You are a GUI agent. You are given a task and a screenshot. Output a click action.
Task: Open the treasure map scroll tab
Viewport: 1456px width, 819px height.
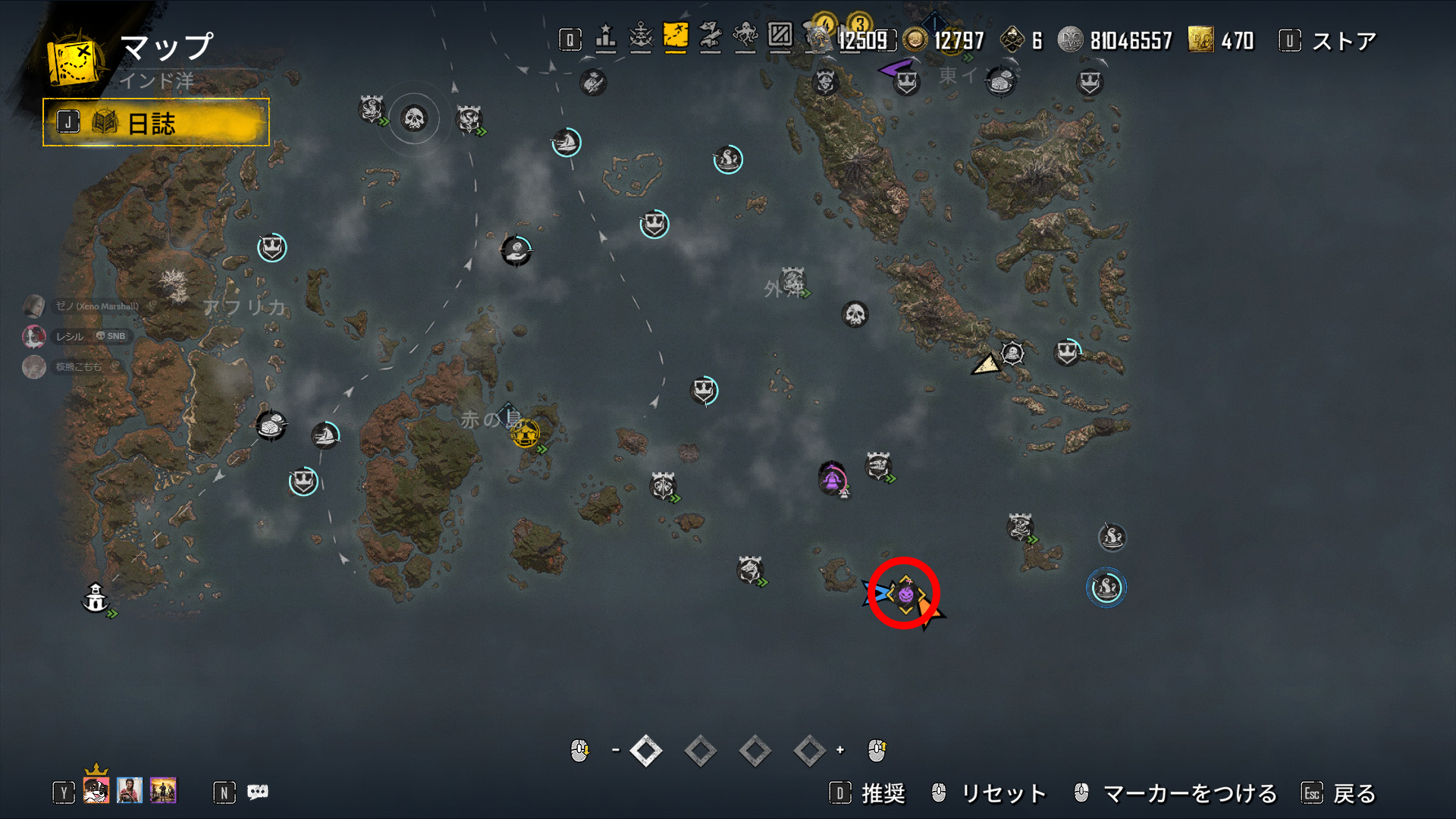pyautogui.click(x=710, y=37)
